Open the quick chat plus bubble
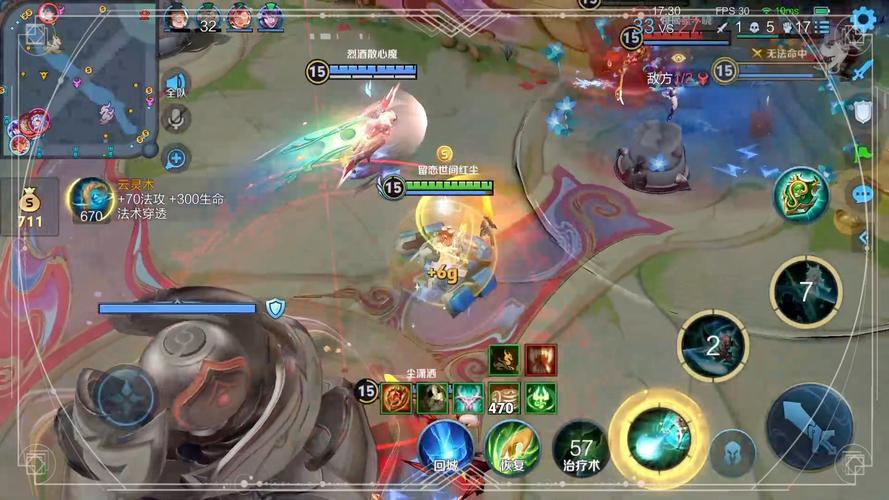Screen dimensions: 889x500 point(176,157)
